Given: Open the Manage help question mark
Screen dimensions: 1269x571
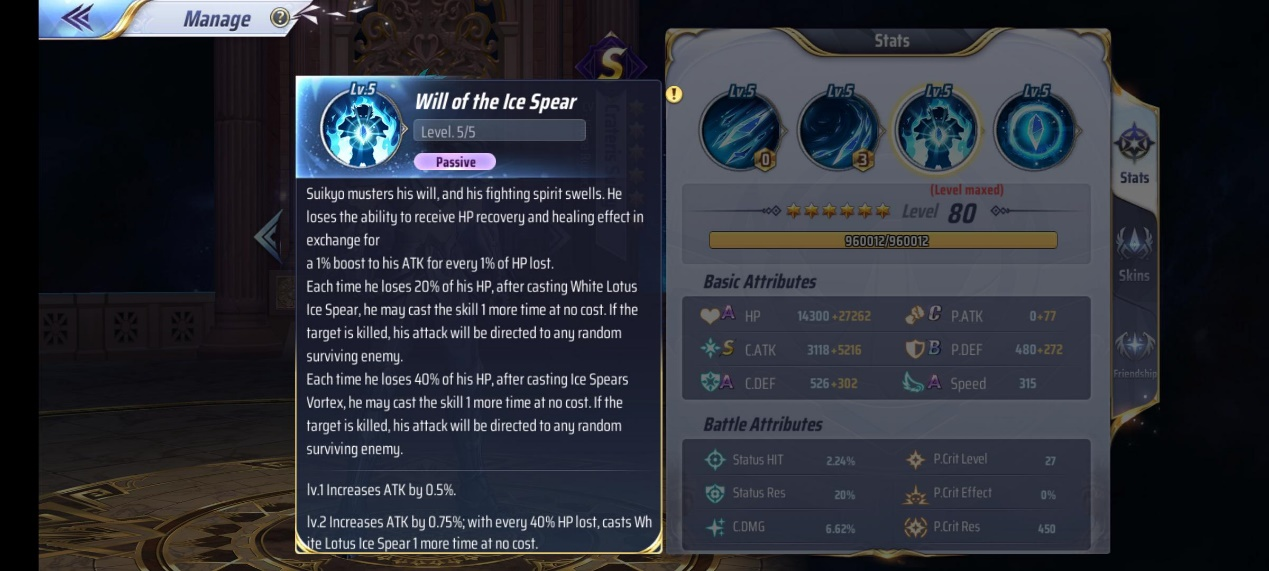Looking at the screenshot, I should pos(280,18).
